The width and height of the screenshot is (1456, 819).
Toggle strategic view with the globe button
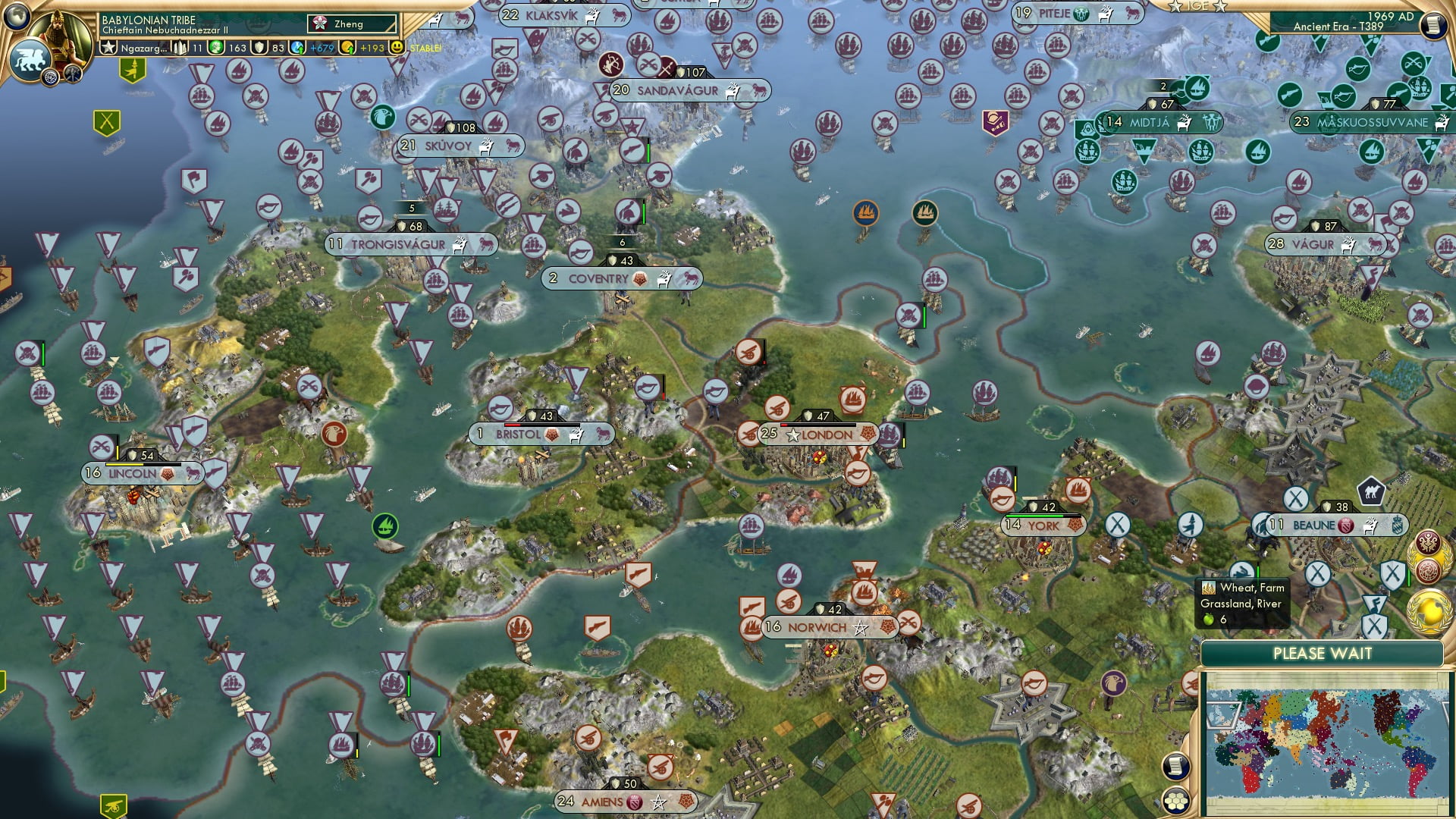click(x=17, y=17)
